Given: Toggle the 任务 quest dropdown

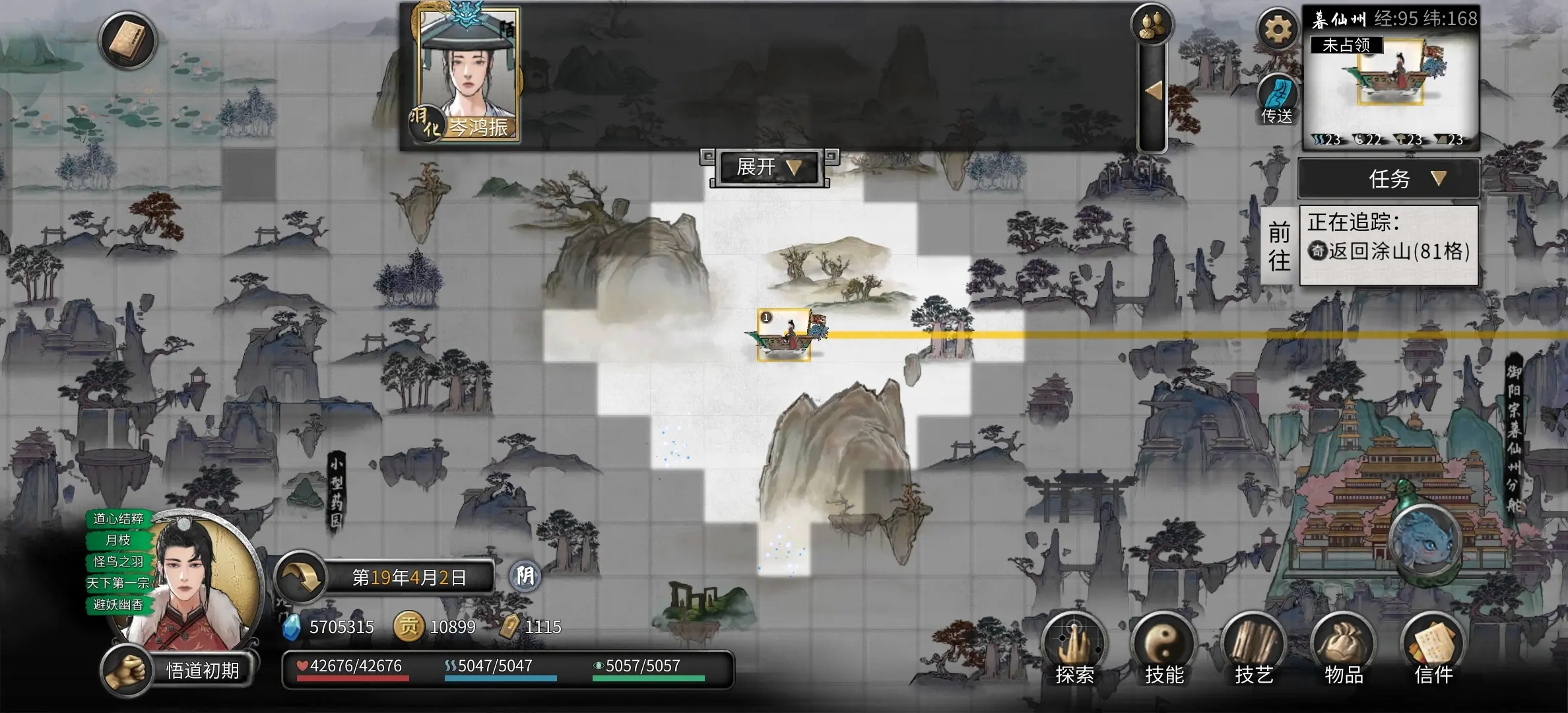Looking at the screenshot, I should [1388, 179].
